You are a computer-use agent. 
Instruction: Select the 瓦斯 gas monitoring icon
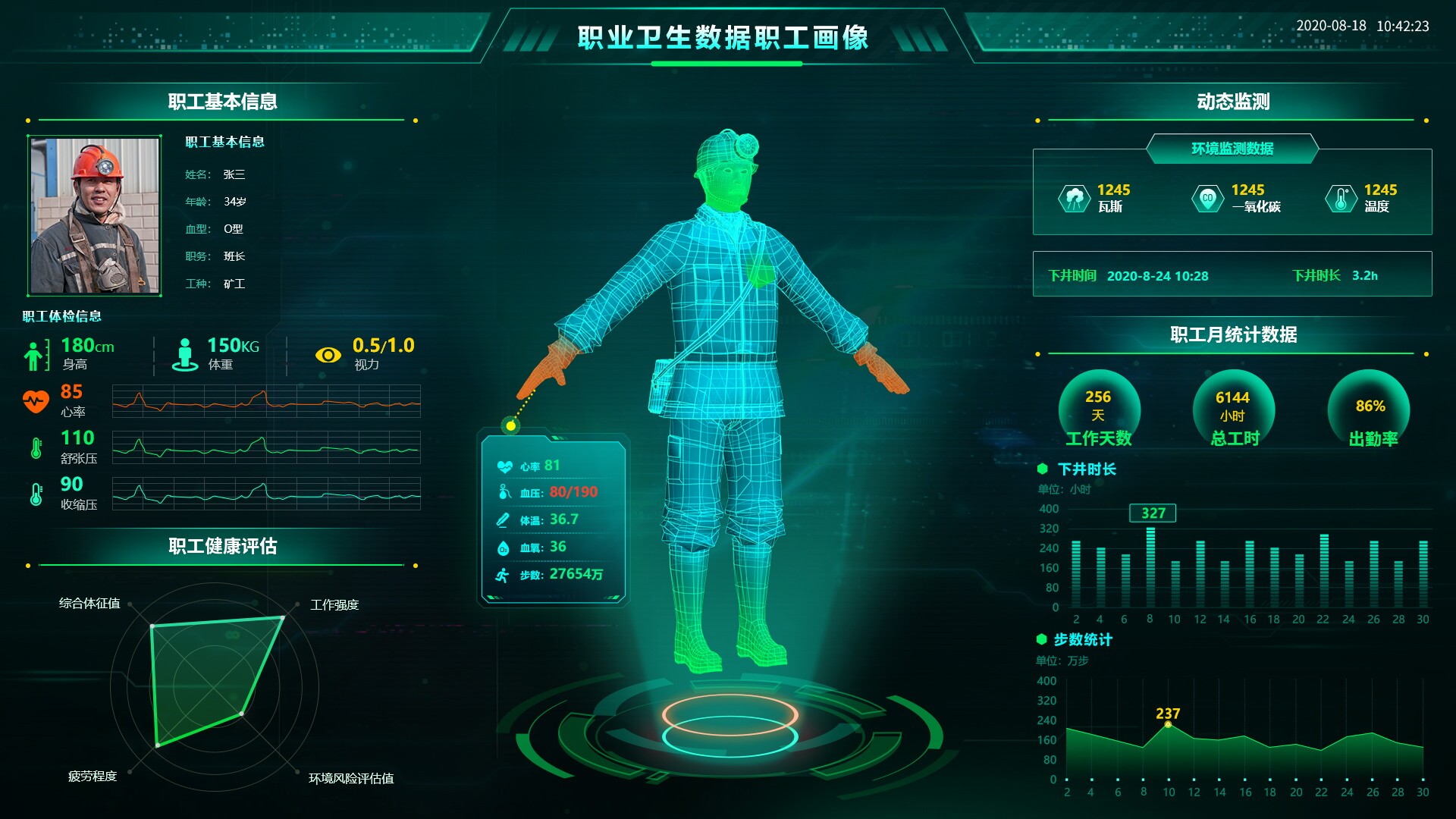tap(1075, 199)
